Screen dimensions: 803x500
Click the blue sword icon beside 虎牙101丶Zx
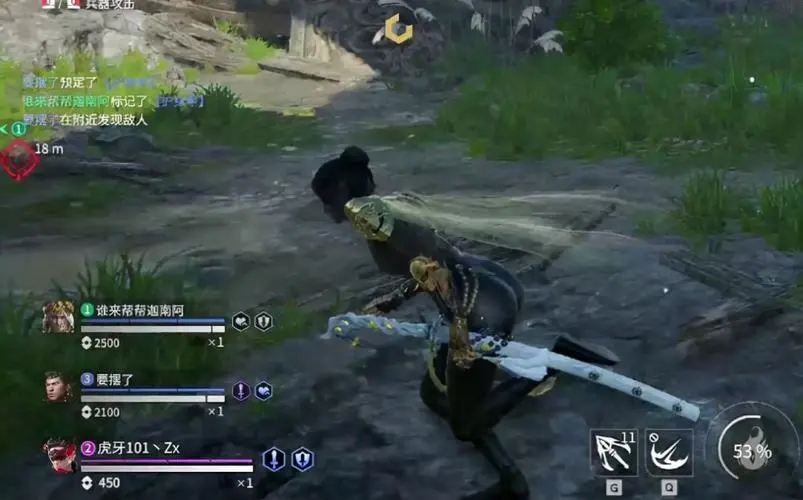(273, 459)
